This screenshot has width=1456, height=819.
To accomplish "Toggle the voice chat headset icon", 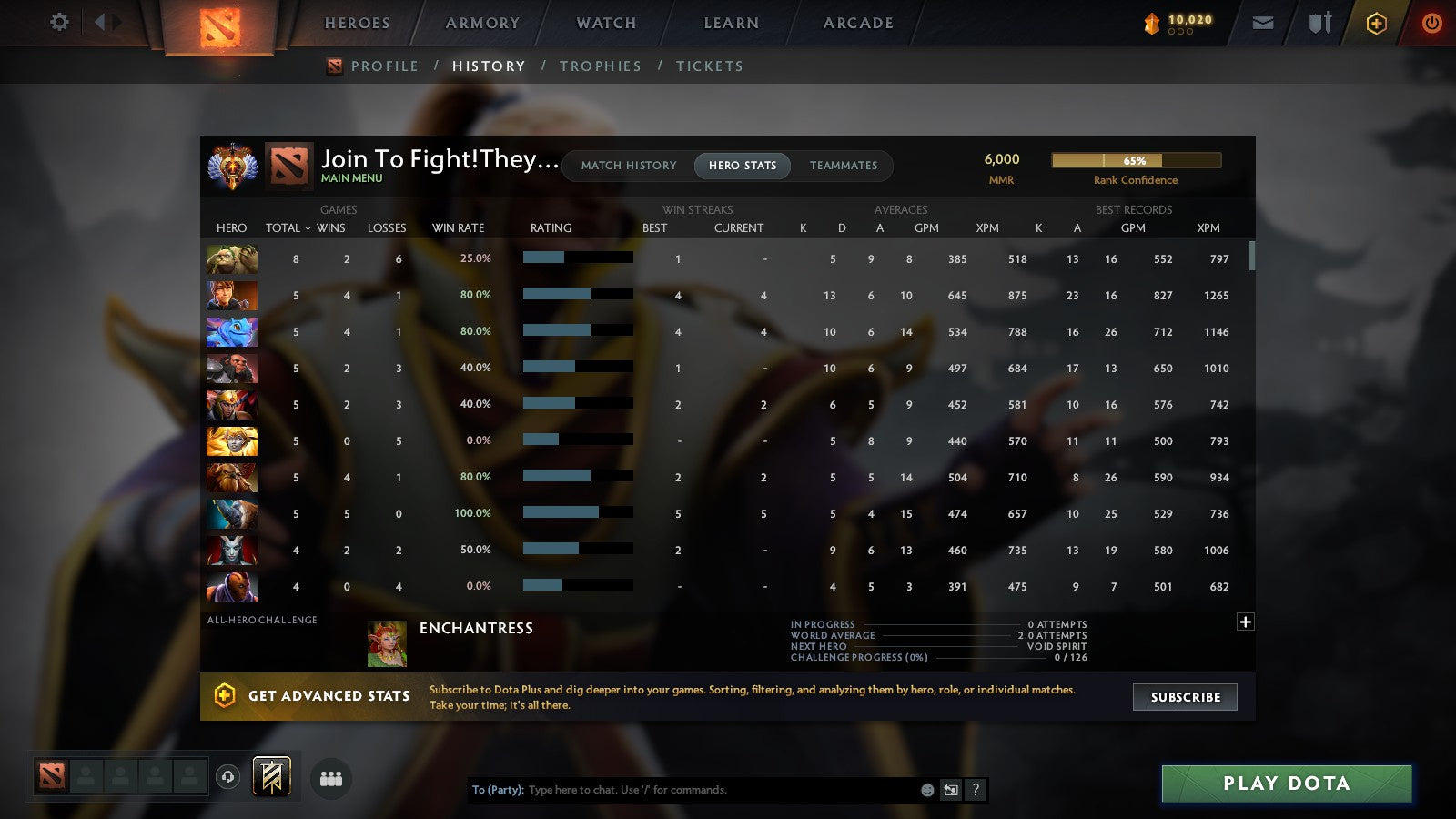I will tap(227, 775).
